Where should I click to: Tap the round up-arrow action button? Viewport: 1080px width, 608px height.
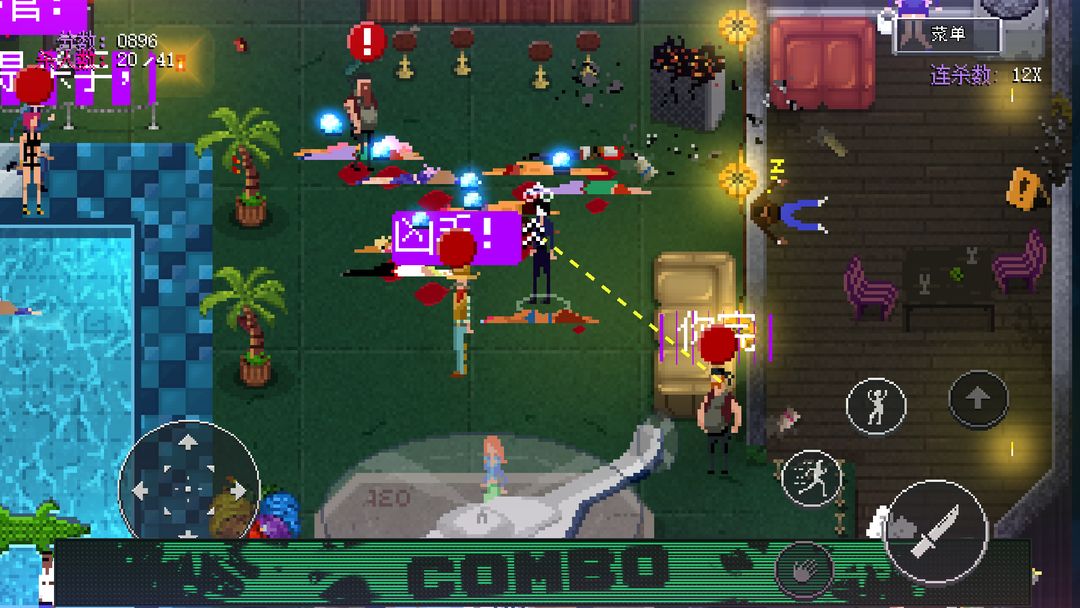[x=978, y=399]
